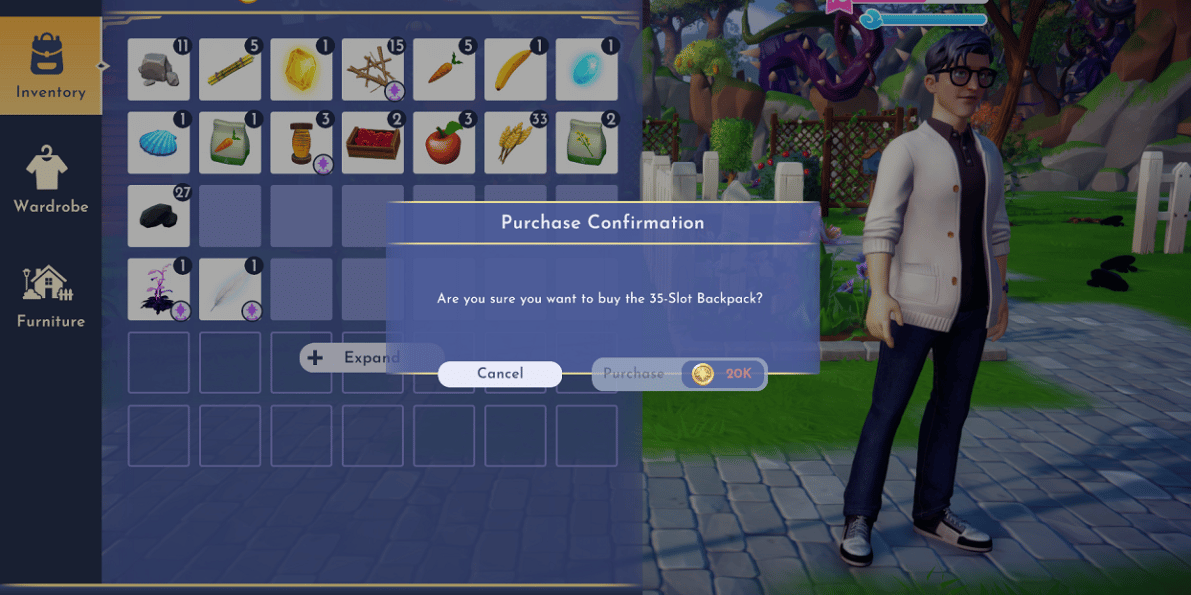
Task: Pick the banana in the inventory
Action: [x=515, y=70]
